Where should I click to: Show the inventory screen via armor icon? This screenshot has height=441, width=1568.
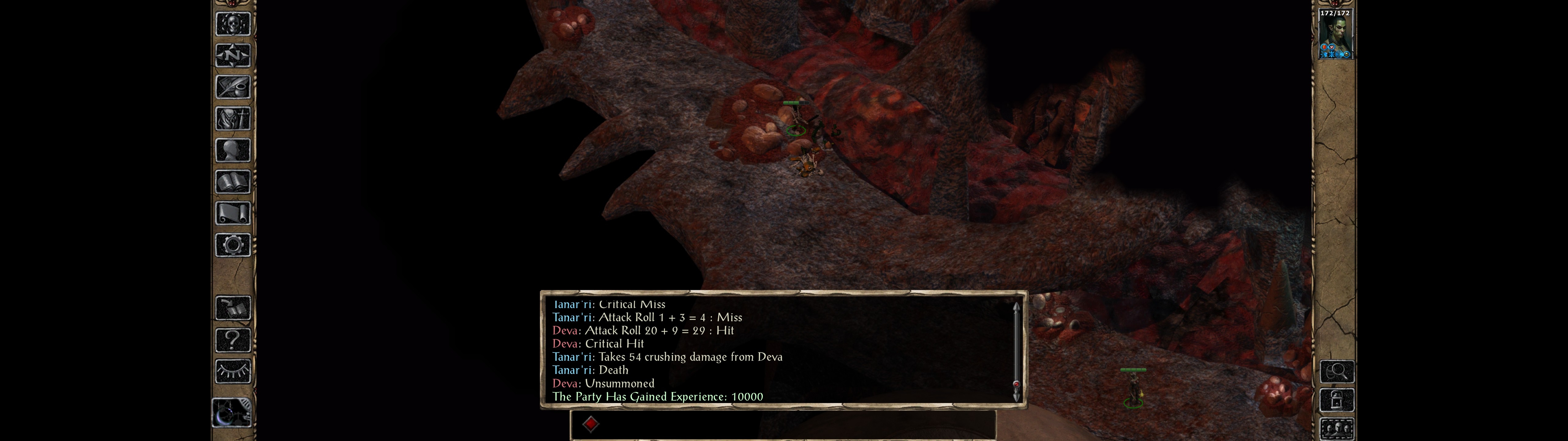coord(233,119)
